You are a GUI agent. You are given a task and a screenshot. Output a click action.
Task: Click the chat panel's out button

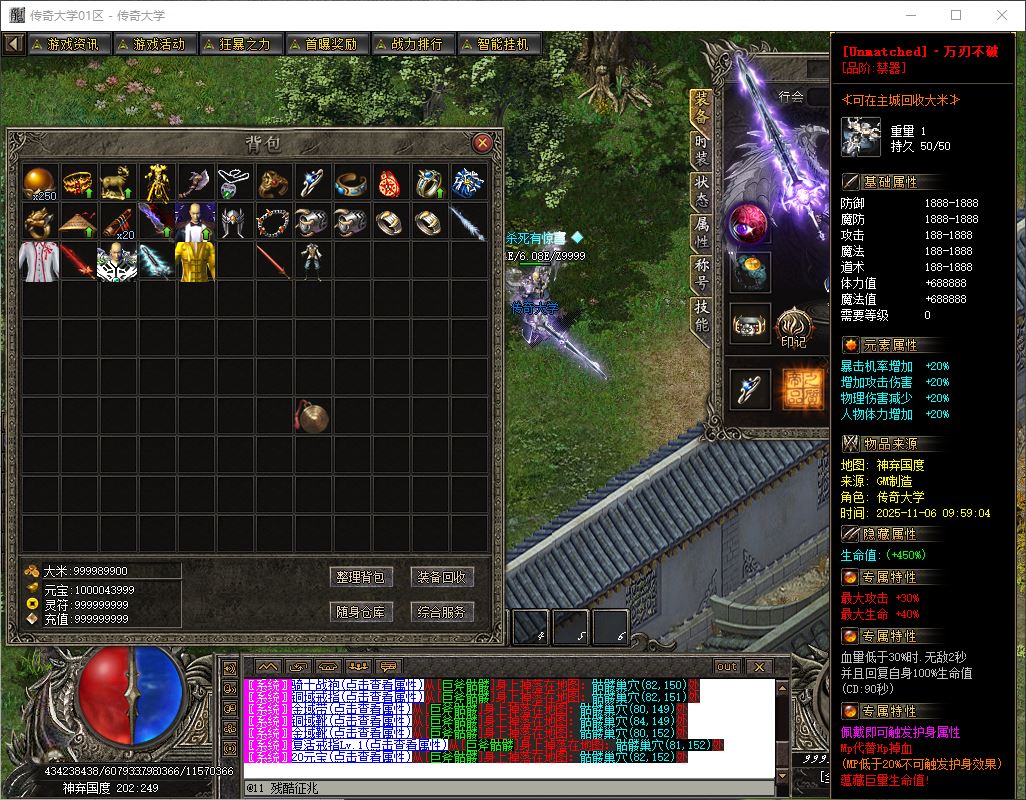tap(727, 666)
